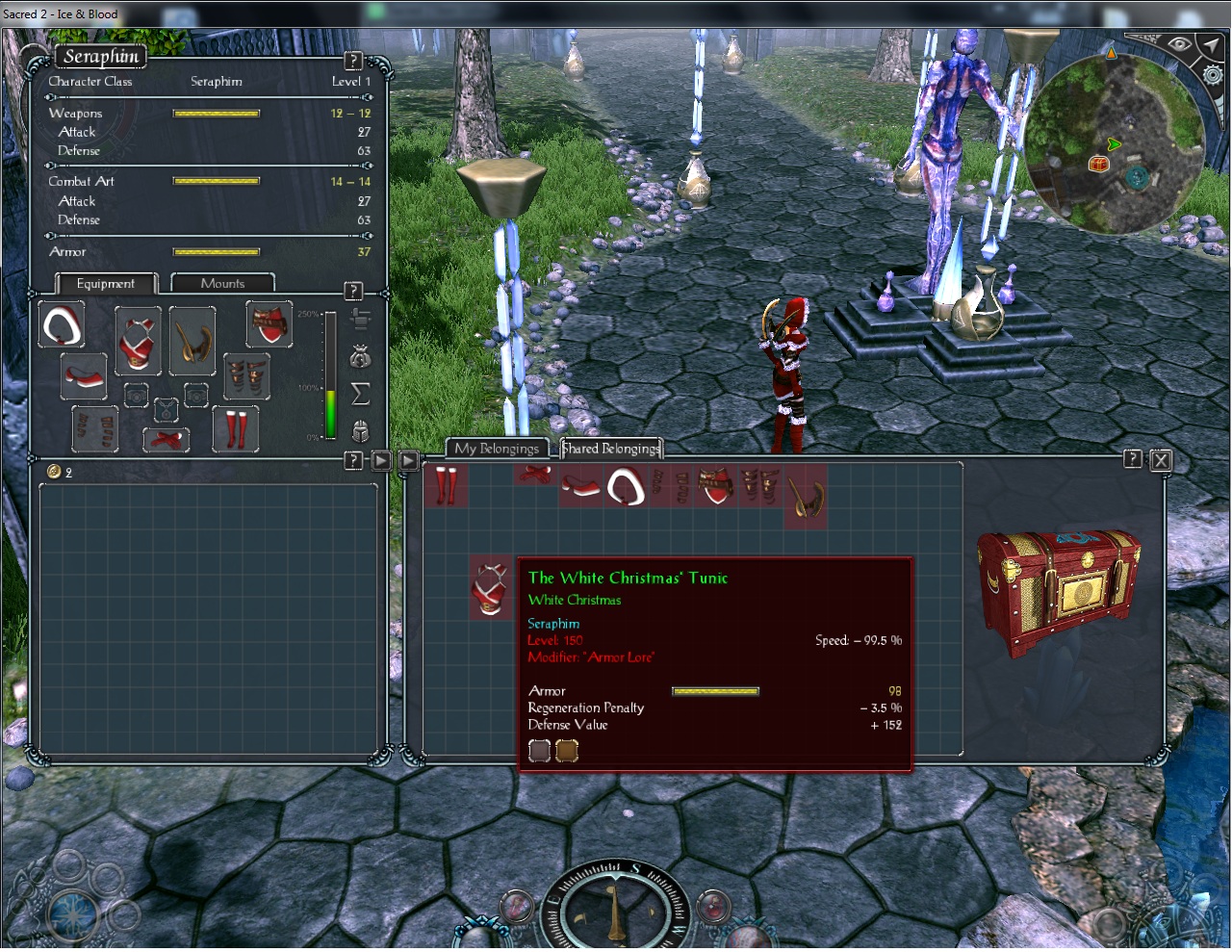1232x952 pixels.
Task: Select the equipped Santa hat helmet slot
Action: [x=62, y=325]
